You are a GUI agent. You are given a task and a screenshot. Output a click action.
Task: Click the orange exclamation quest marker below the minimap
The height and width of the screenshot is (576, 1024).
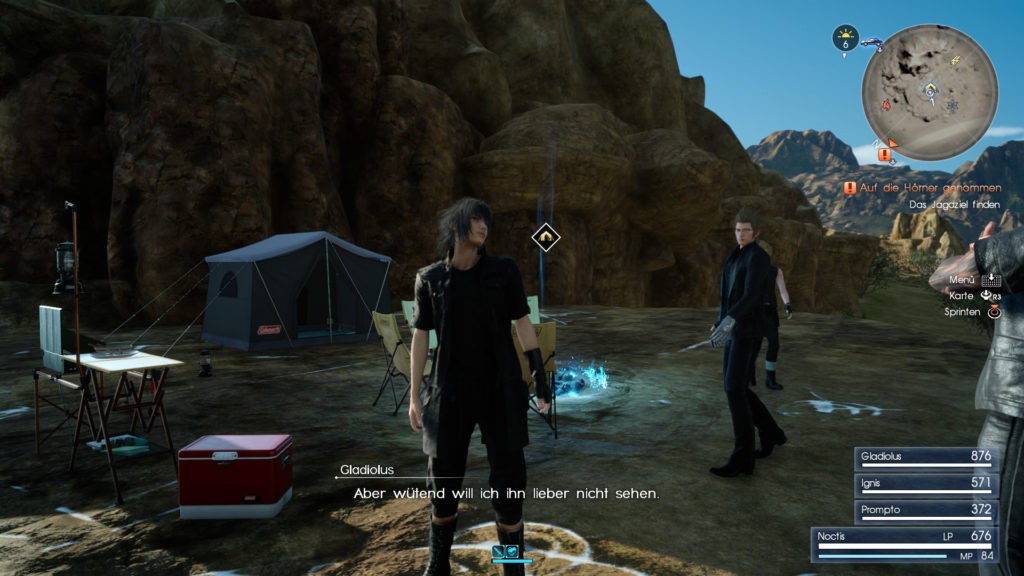(884, 155)
